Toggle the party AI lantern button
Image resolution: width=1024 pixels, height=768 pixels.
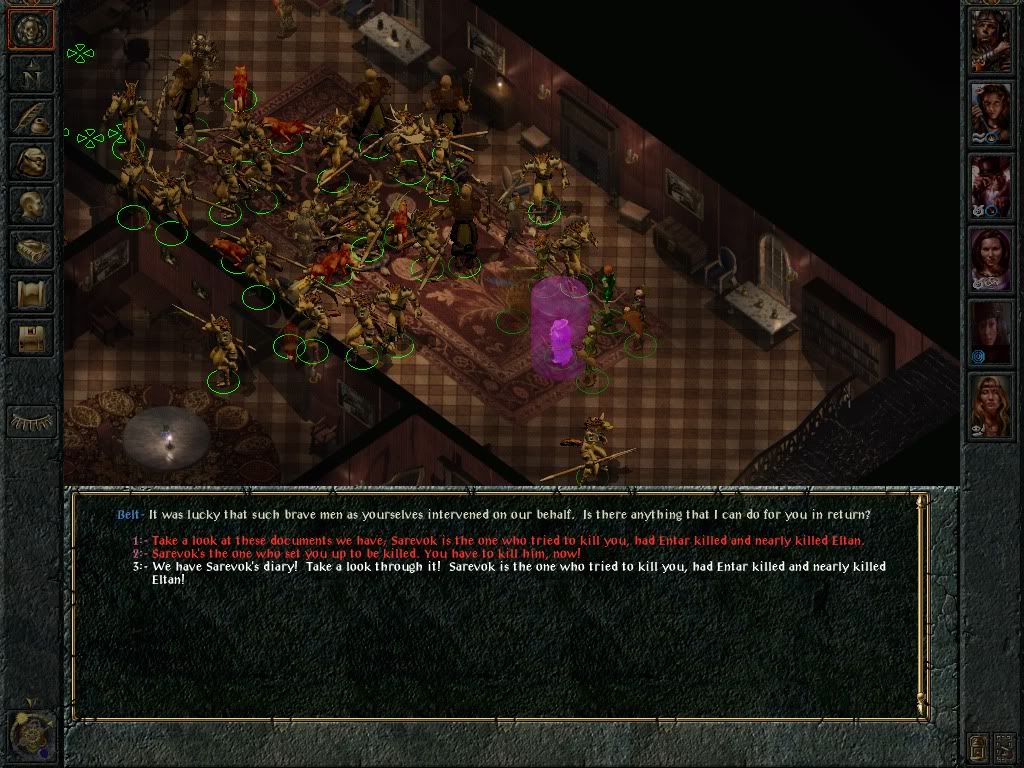978,745
